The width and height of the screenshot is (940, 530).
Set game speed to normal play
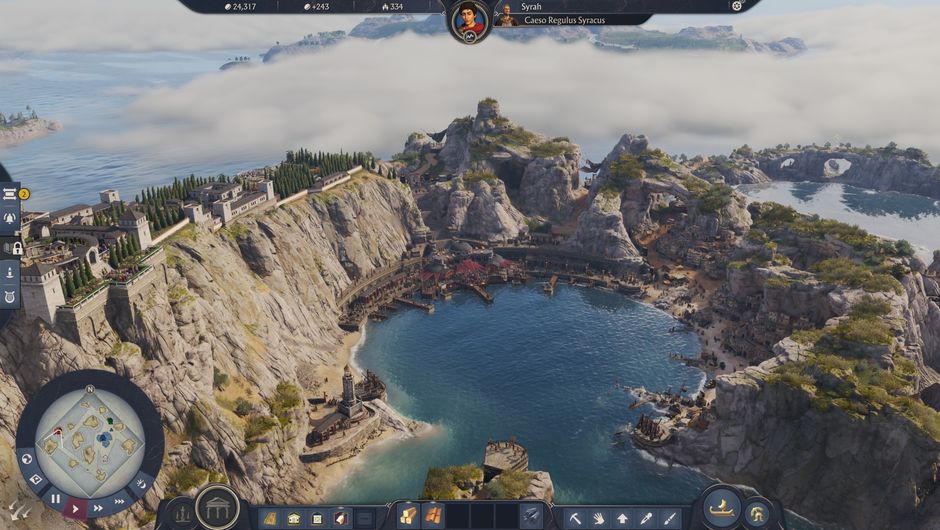[x=75, y=508]
